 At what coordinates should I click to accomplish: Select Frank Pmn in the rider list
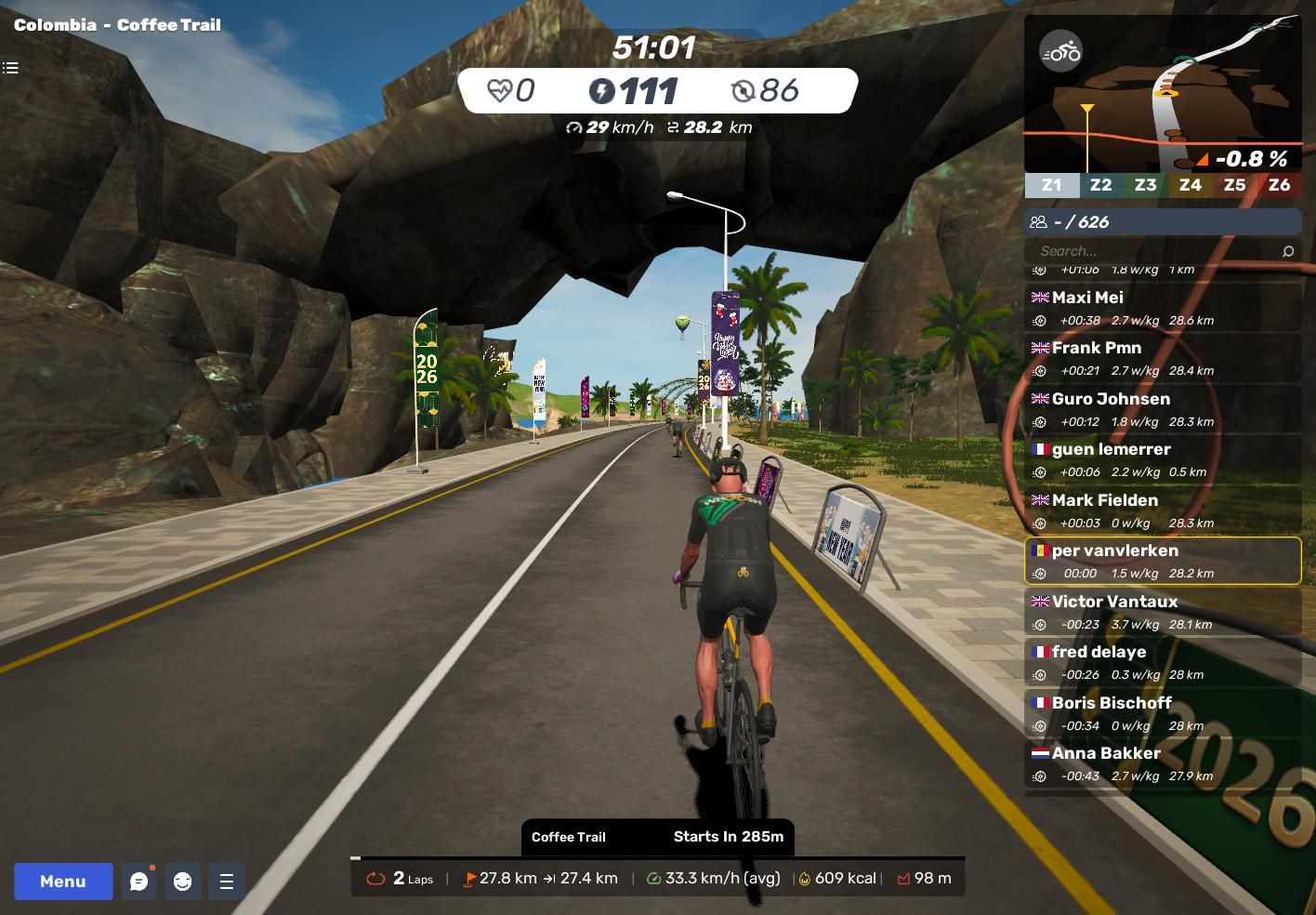tap(1162, 358)
